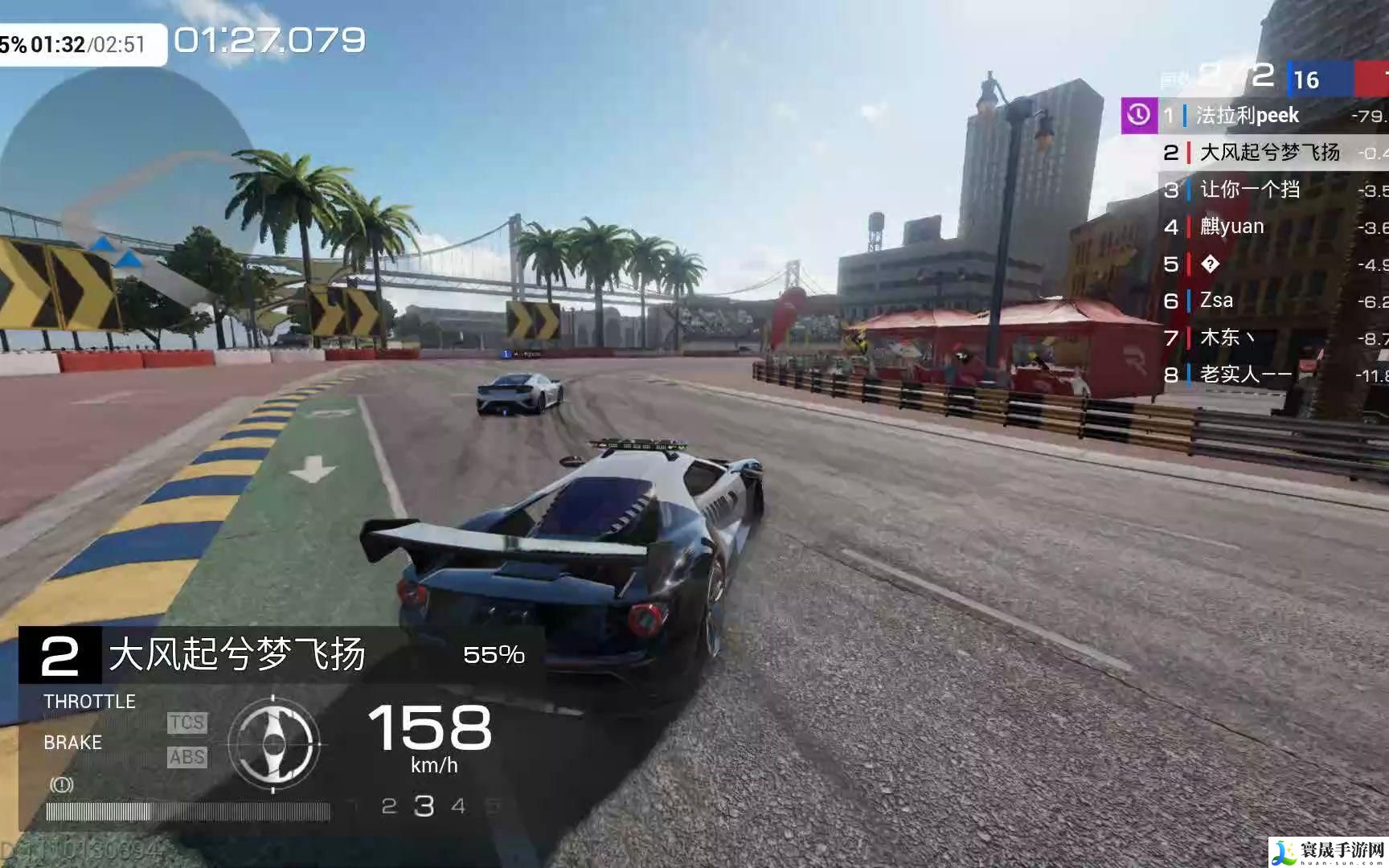Select racer 让你一个挡 in standings
Screen dimensions: 1389x868
[x=1250, y=190]
